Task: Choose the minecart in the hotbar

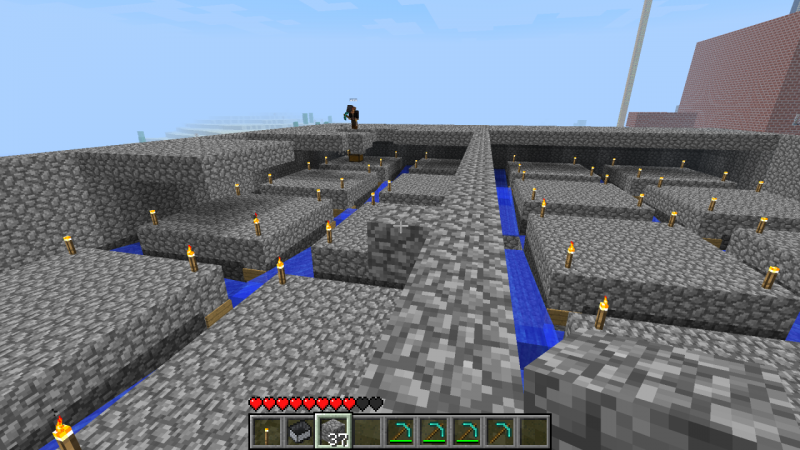Action: pos(299,431)
